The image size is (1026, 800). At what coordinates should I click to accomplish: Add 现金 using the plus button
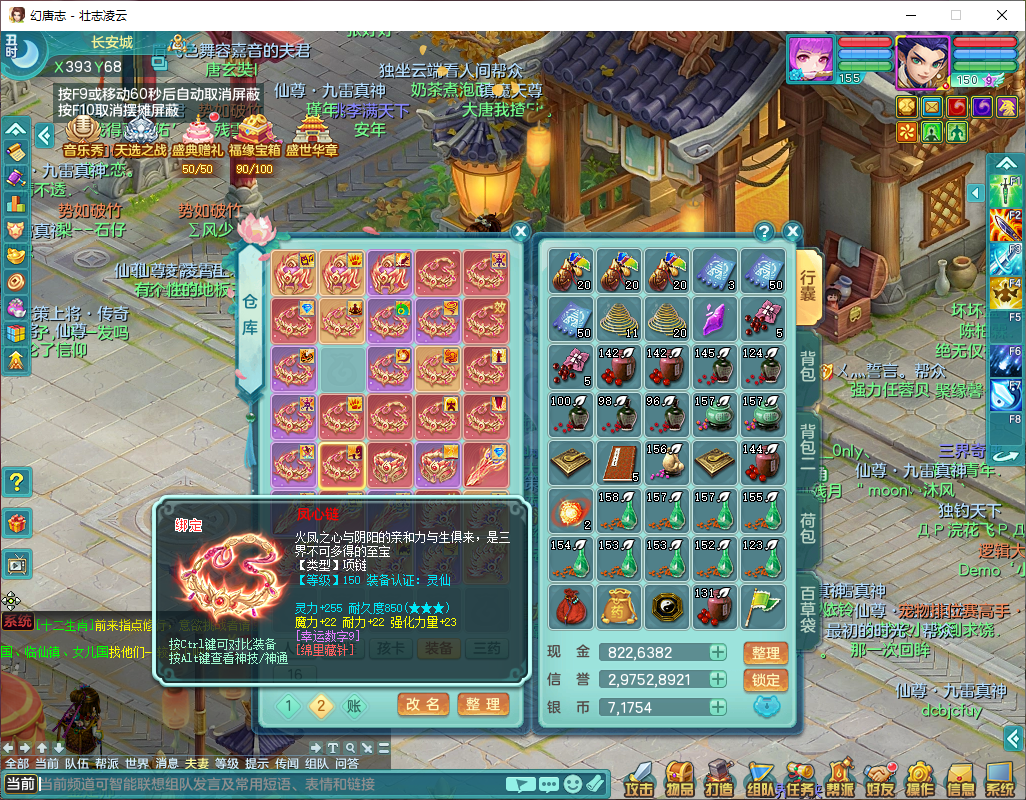718,653
